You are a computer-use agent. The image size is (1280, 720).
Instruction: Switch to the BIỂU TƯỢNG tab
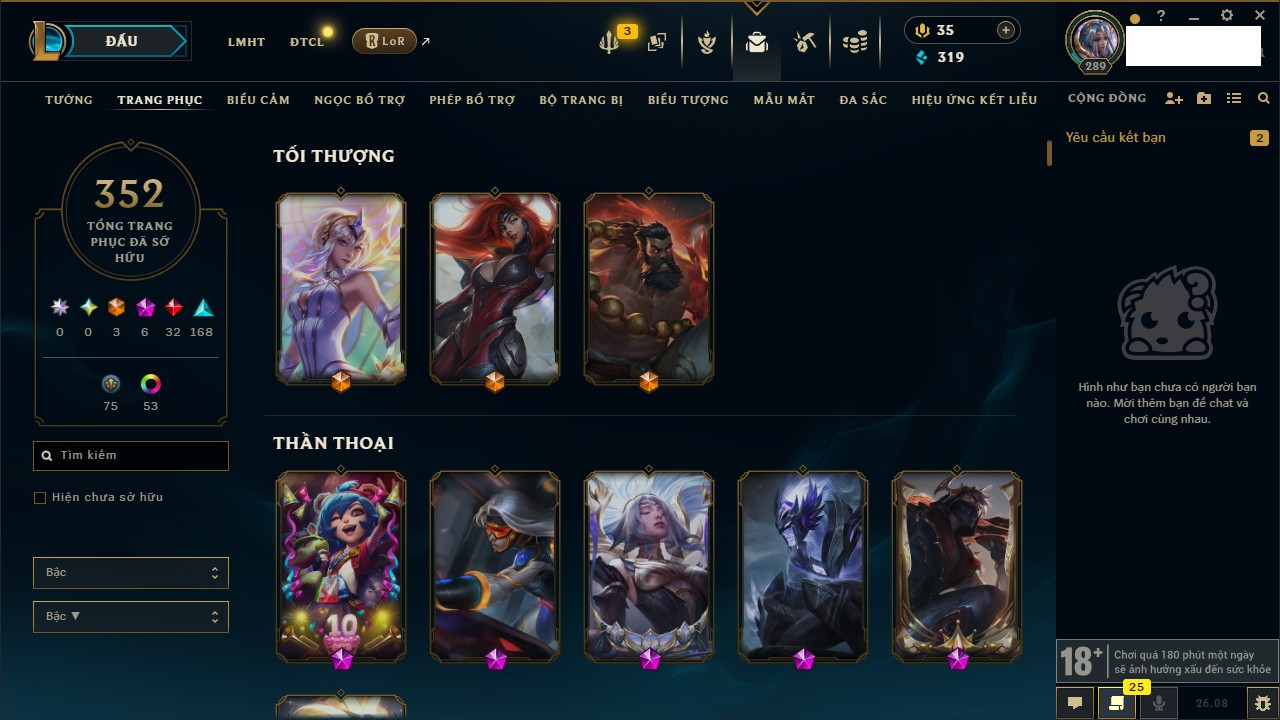(688, 100)
